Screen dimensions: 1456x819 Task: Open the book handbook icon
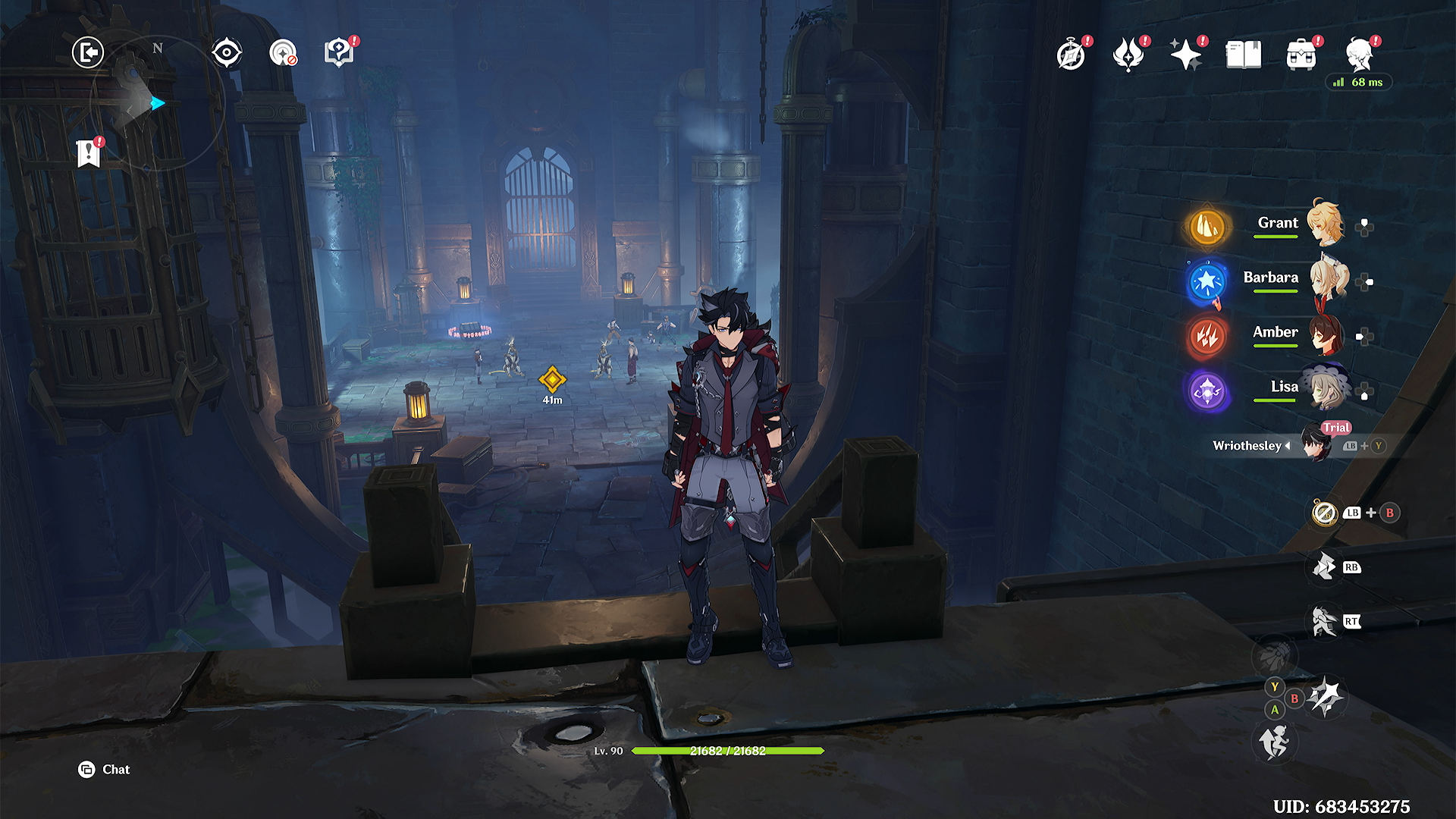click(1244, 55)
